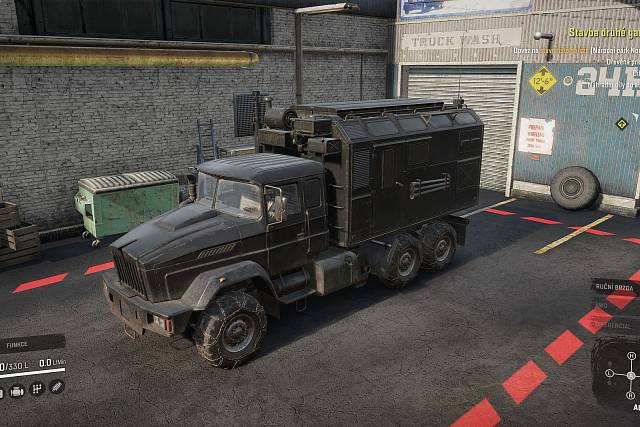This screenshot has height=427, width=640.
Task: Click the tire tread icon
Action: (56, 387)
